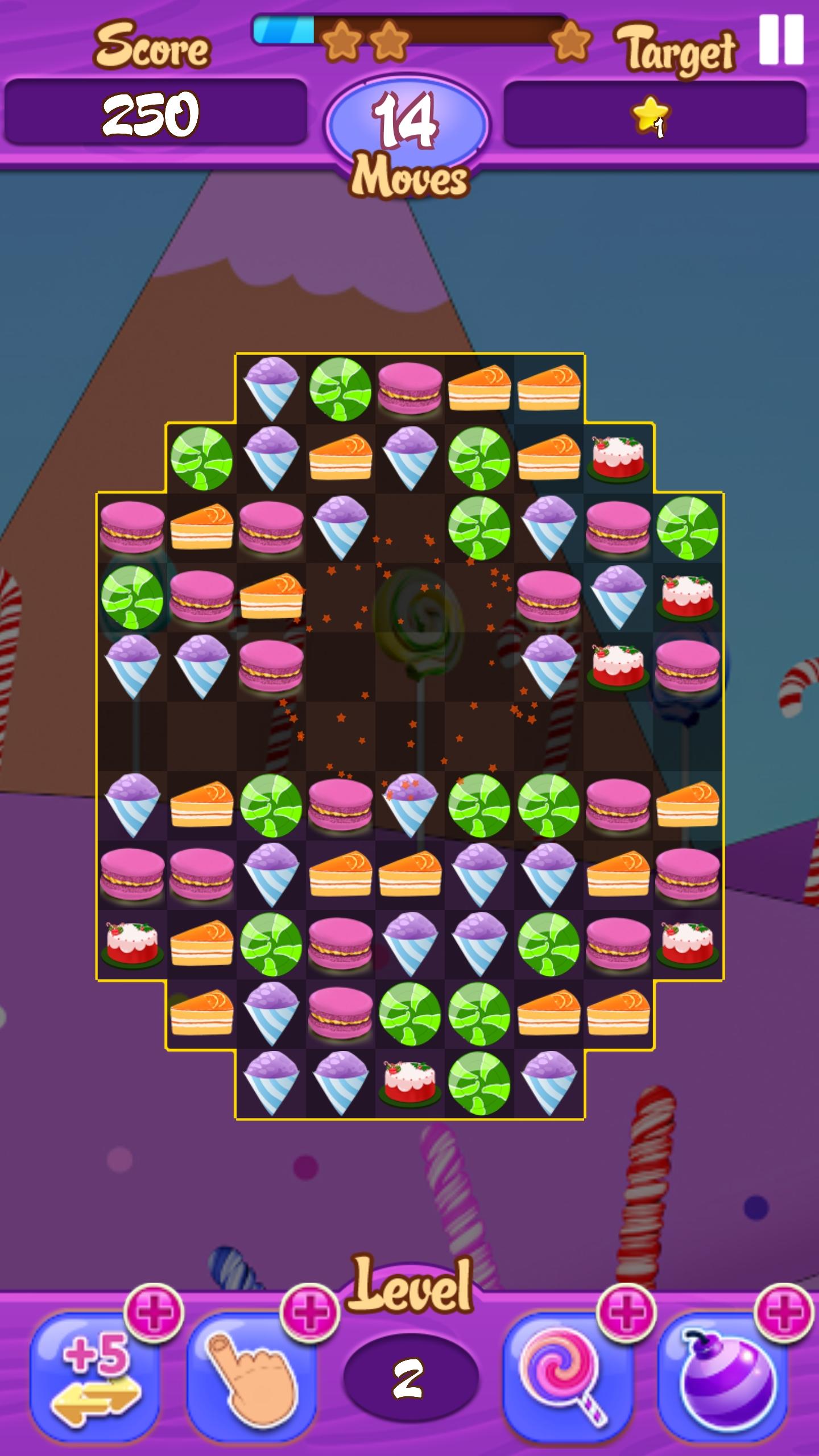Screen dimensions: 819x1456
Task: Click the blue progress bar at the top
Action: (284, 31)
